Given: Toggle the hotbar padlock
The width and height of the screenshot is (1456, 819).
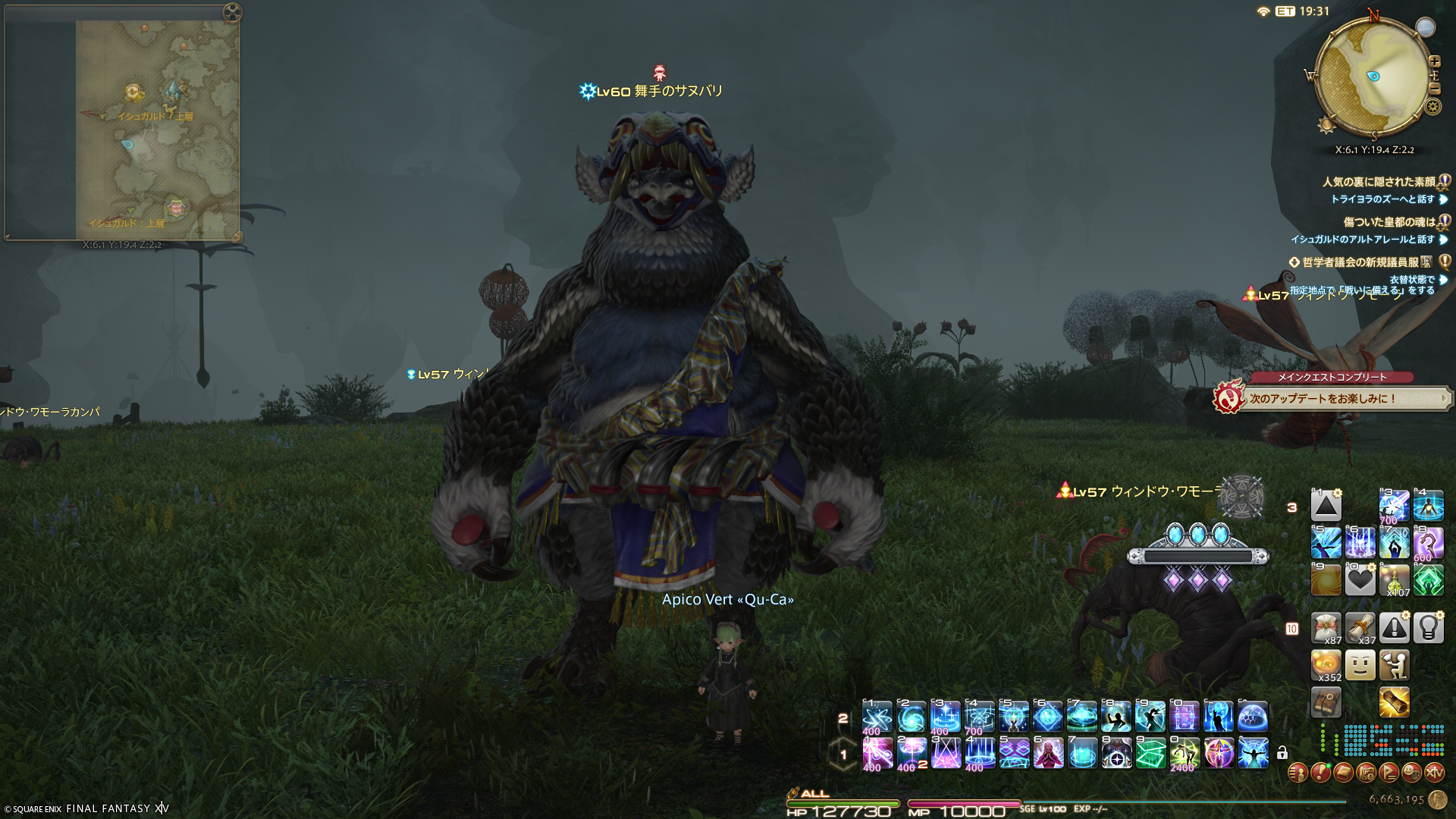Looking at the screenshot, I should click(x=1282, y=753).
